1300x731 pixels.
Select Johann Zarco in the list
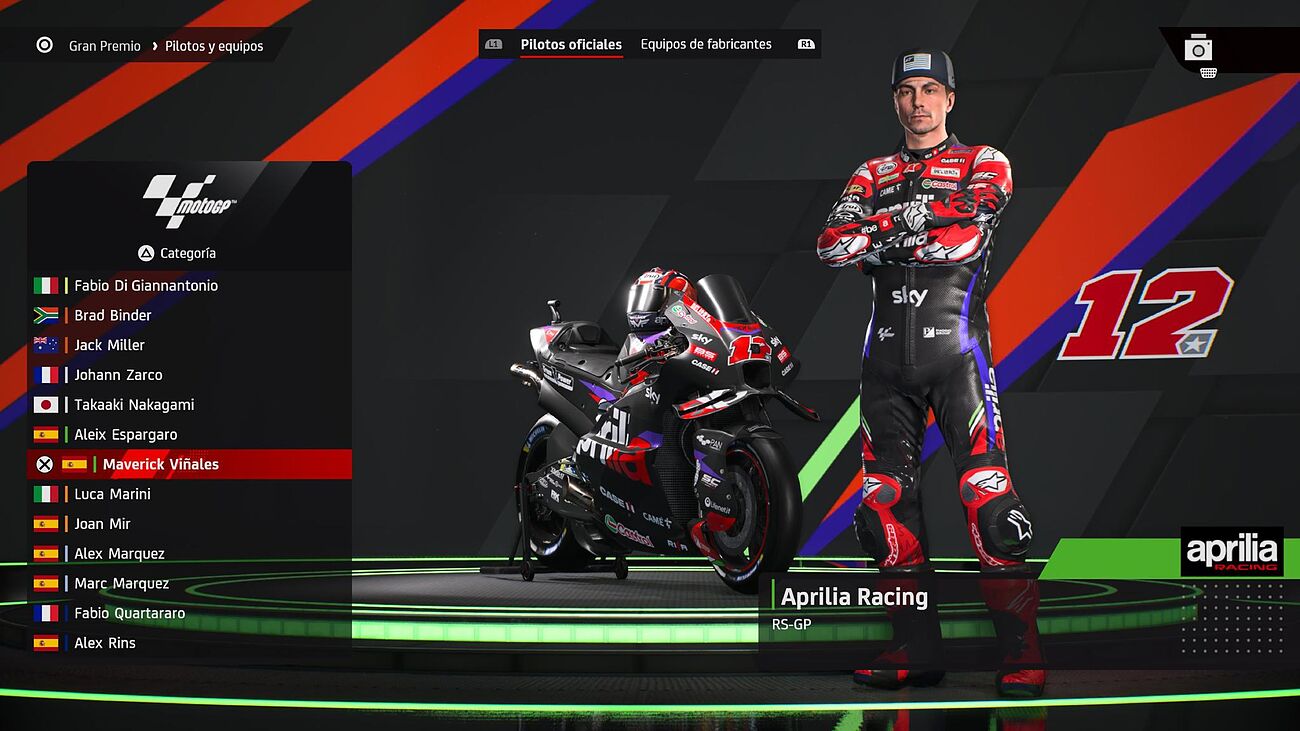(x=118, y=375)
